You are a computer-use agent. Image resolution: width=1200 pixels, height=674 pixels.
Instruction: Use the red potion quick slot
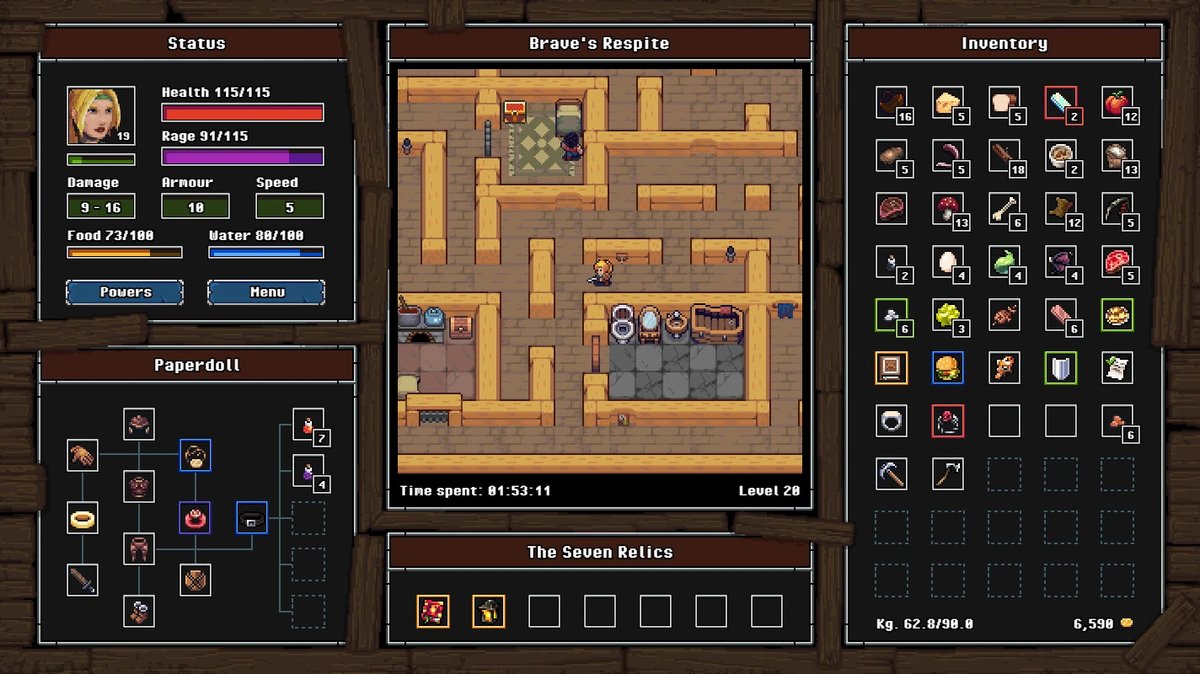click(308, 424)
